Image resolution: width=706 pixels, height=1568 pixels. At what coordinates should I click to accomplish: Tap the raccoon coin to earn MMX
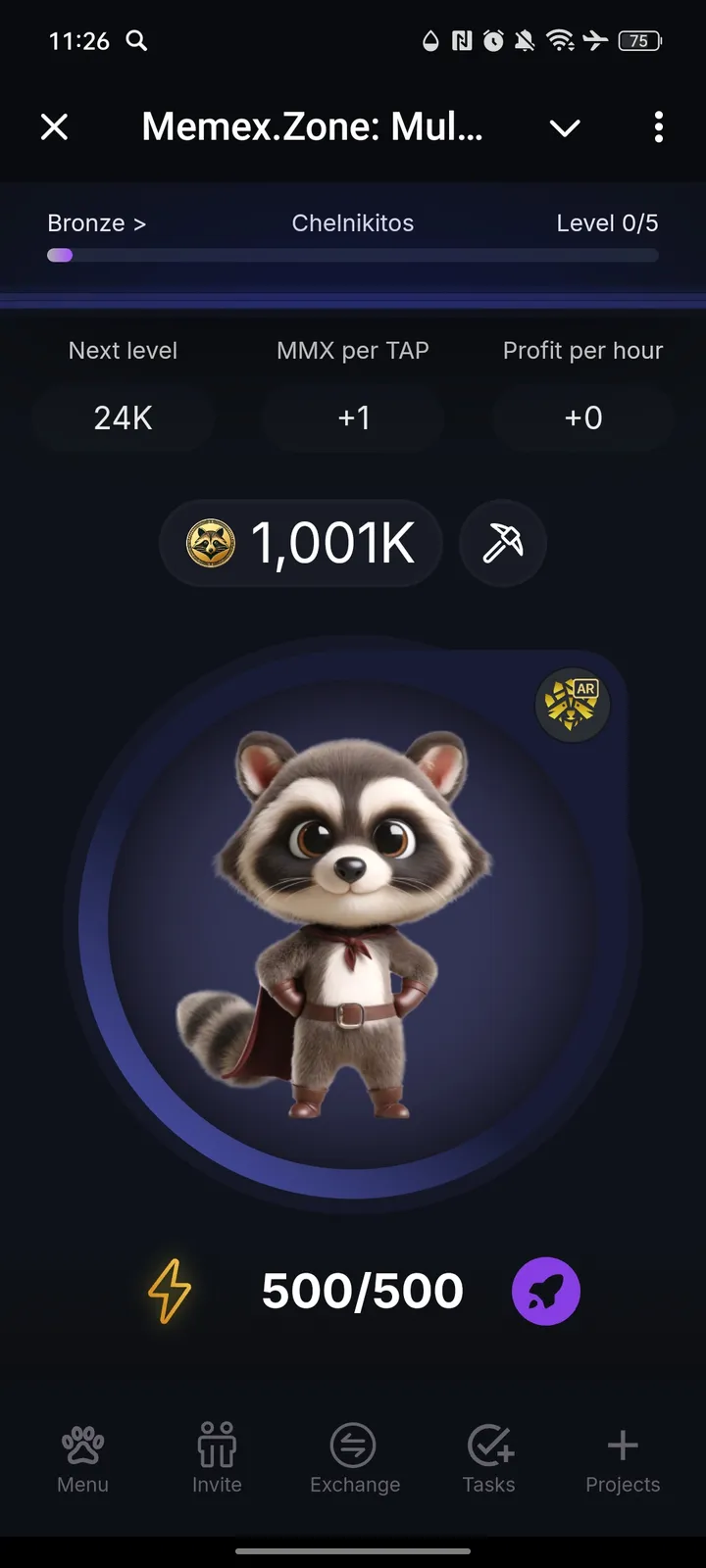click(353, 921)
